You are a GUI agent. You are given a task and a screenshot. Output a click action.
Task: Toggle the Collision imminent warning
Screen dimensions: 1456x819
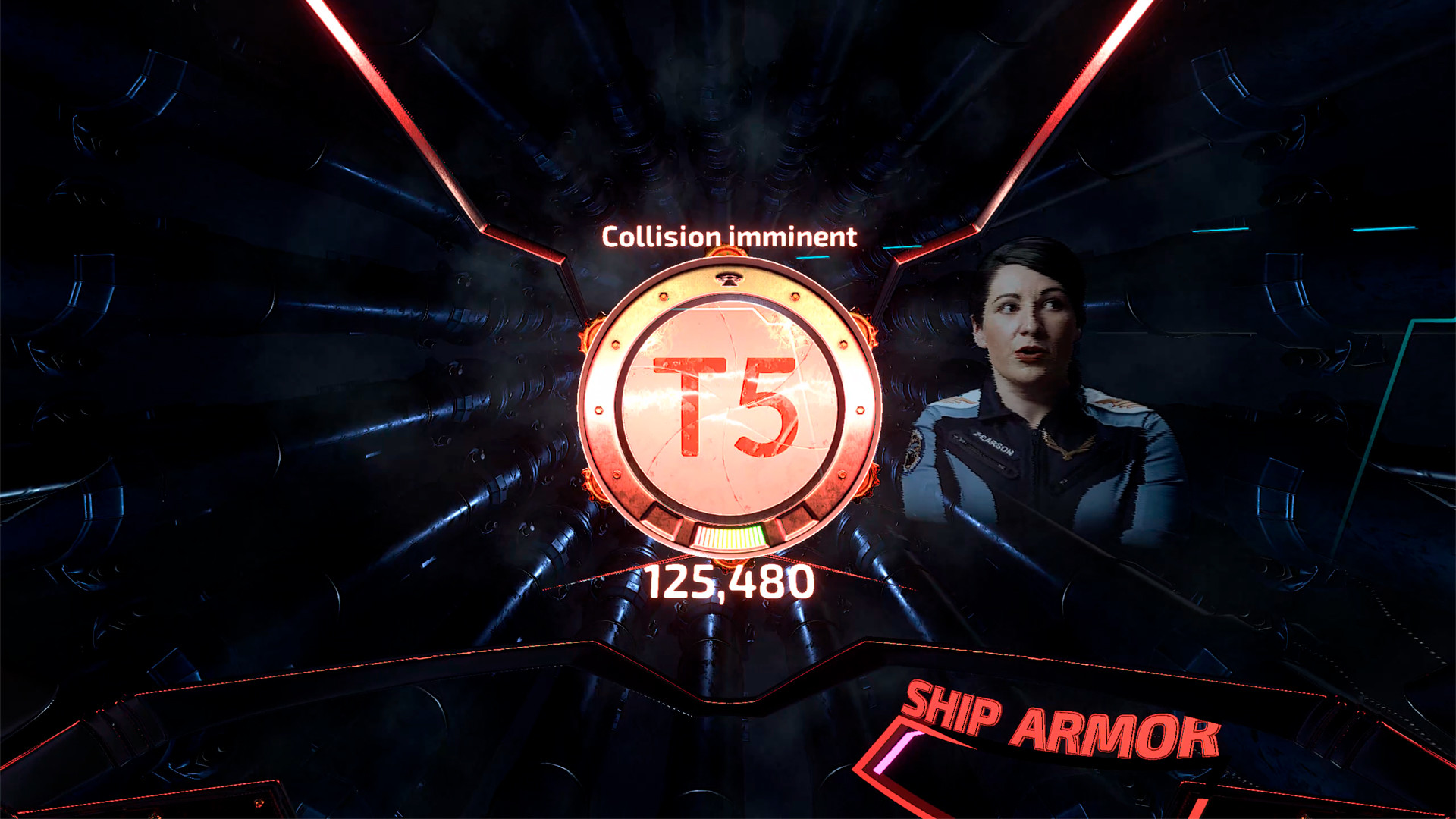[728, 237]
